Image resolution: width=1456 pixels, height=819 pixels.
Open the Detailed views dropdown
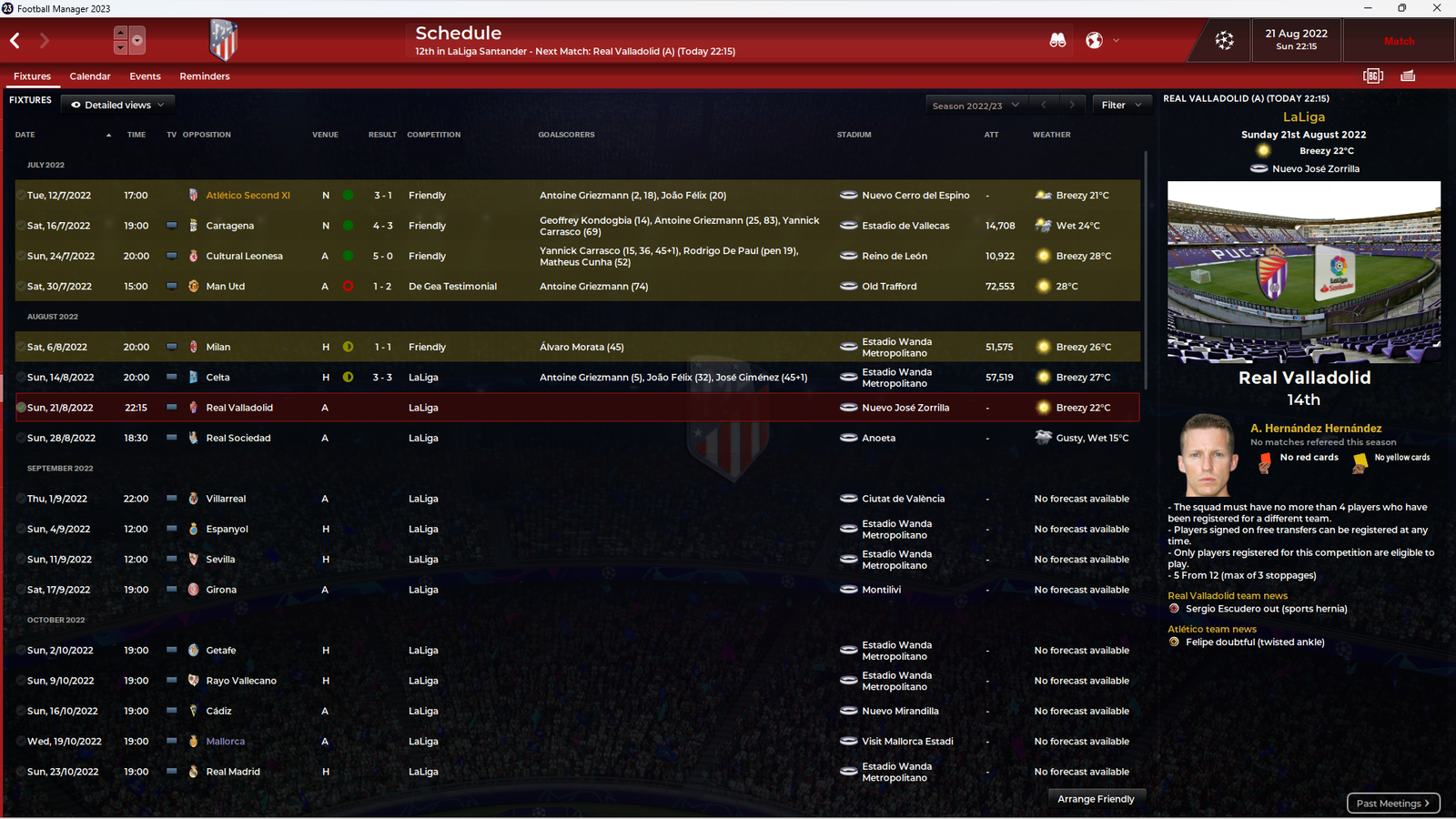(x=118, y=105)
